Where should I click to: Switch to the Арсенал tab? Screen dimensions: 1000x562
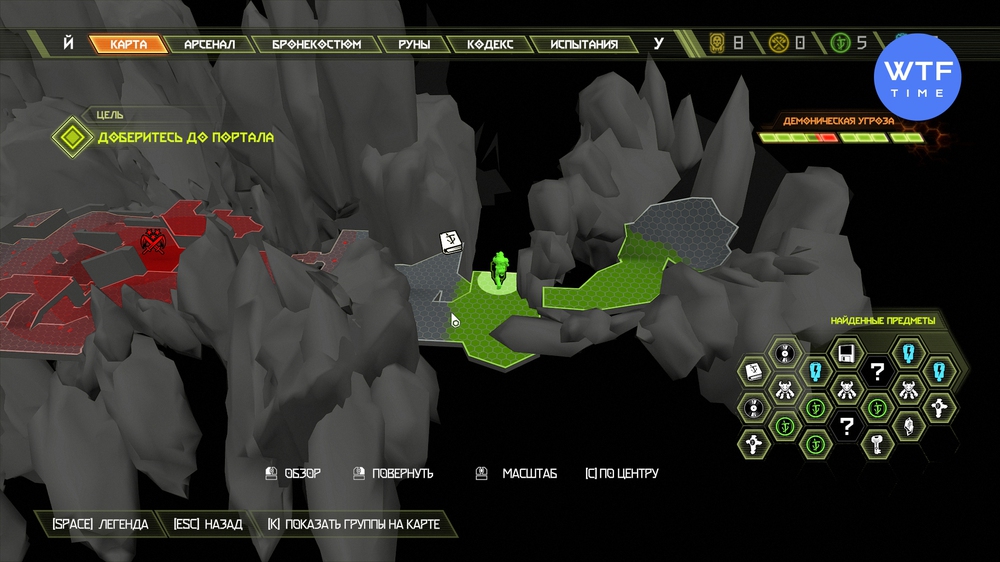coord(208,44)
